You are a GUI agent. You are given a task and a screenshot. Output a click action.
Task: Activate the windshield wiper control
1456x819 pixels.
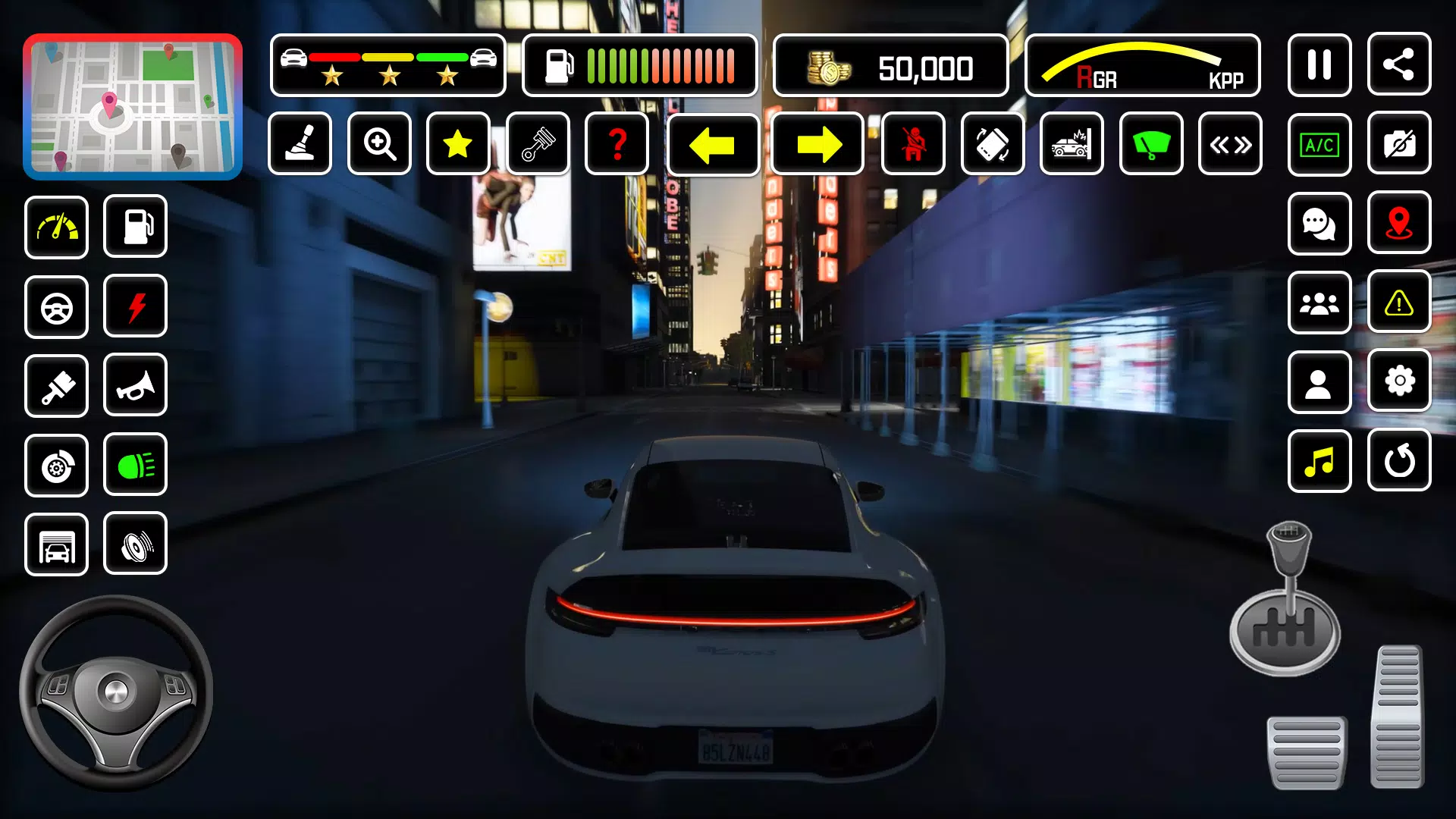[x=1151, y=144]
